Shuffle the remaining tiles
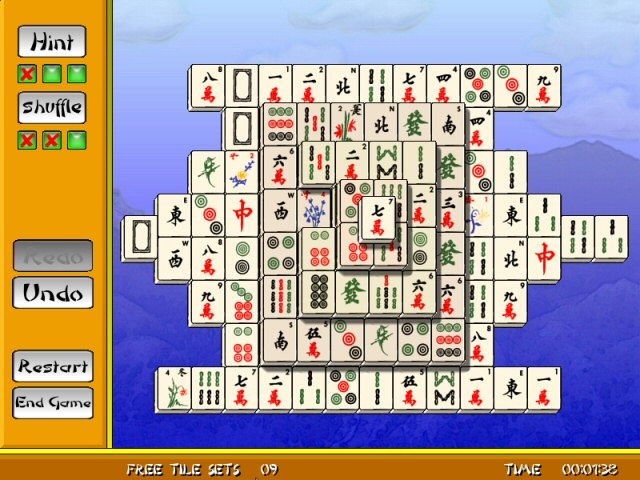Image resolution: width=640 pixels, height=480 pixels. [52, 108]
